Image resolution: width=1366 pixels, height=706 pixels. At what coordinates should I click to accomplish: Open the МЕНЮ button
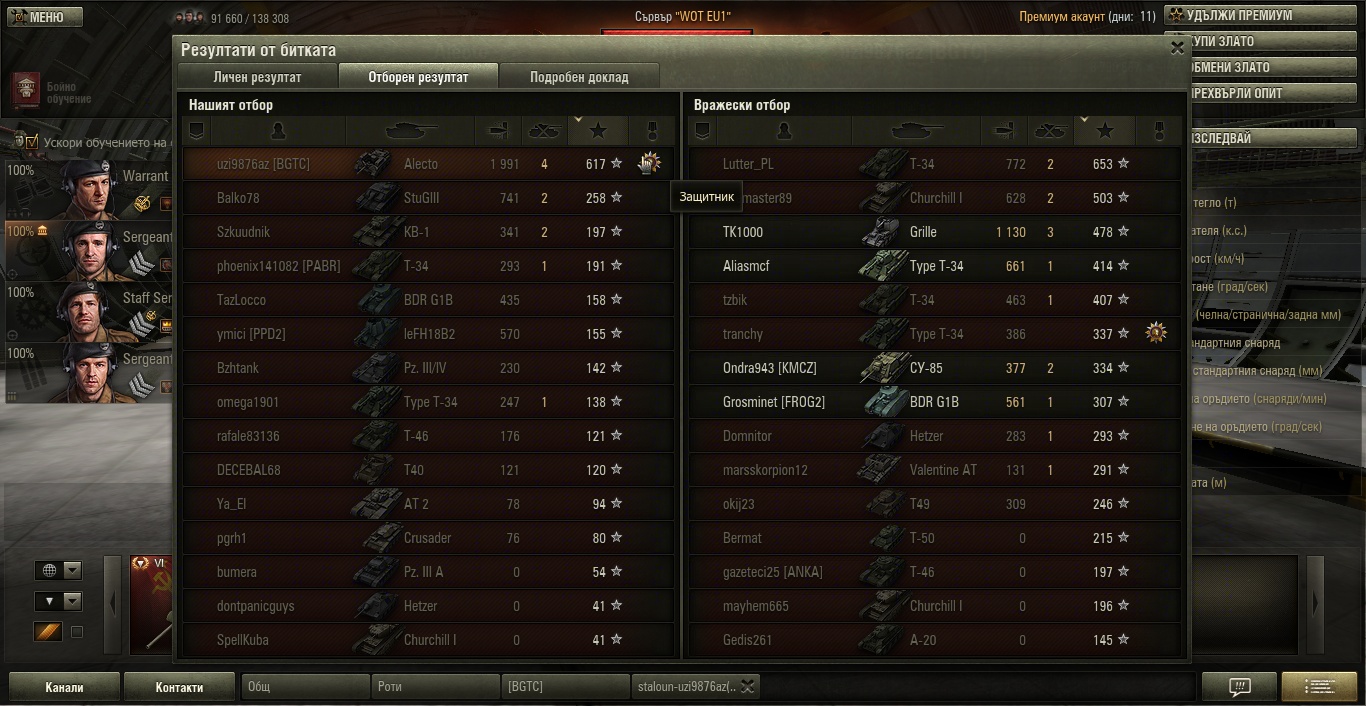(42, 17)
